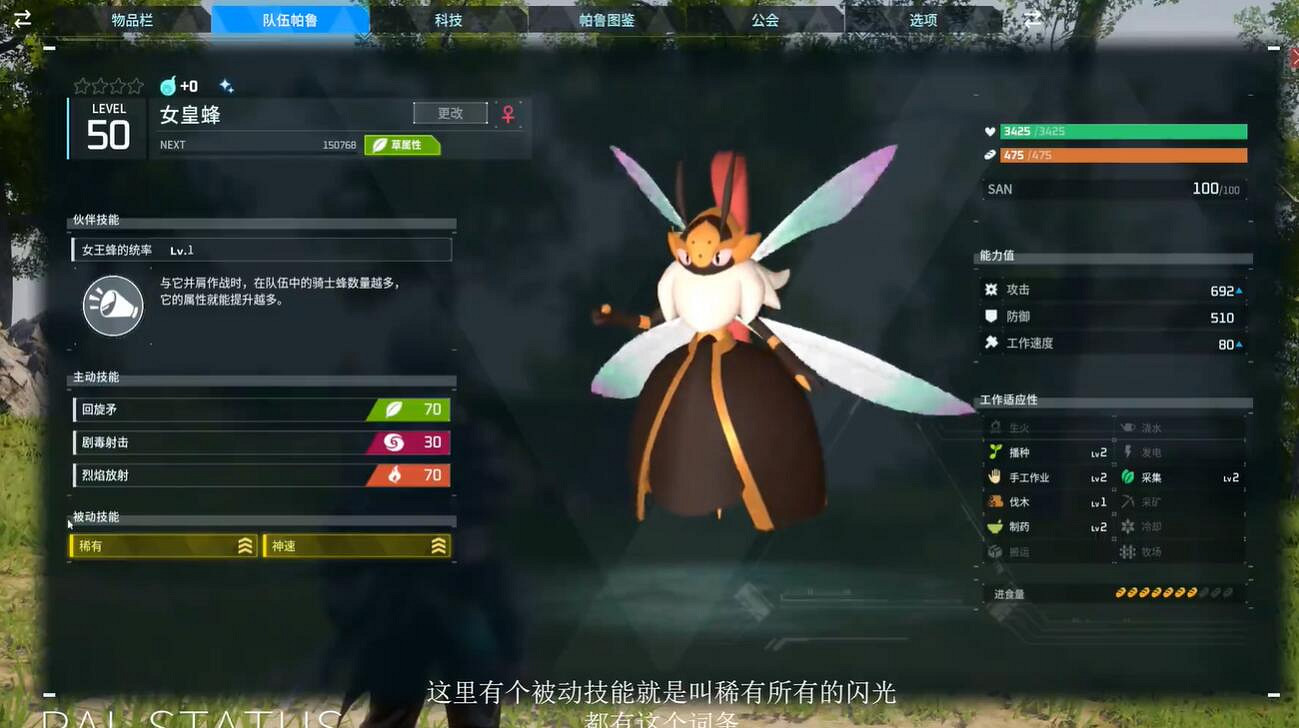This screenshot has width=1299, height=728.
Task: Click the first star in the rating row
Action: coord(79,85)
